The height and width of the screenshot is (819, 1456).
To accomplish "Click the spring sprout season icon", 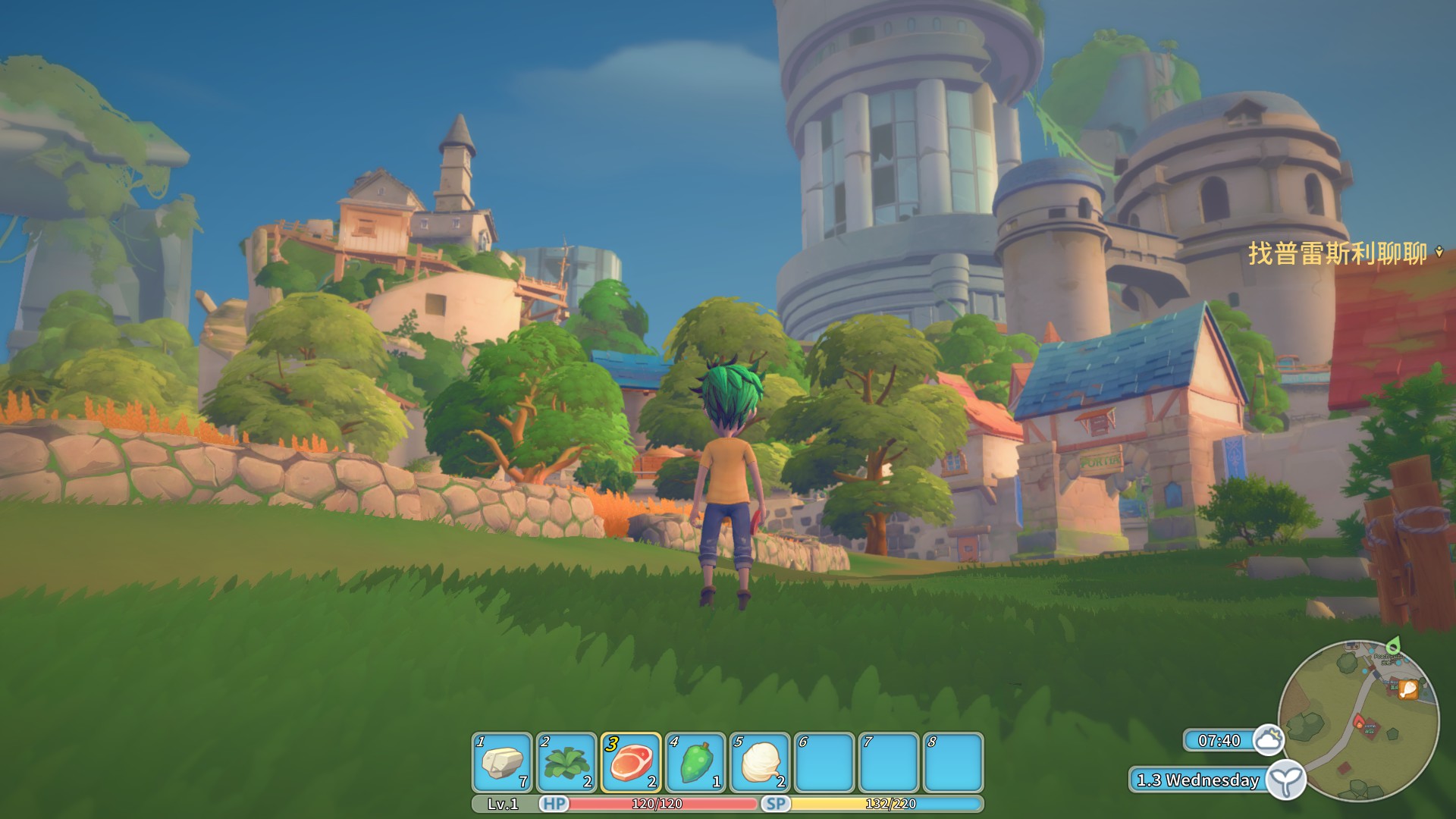I will pos(1286,780).
